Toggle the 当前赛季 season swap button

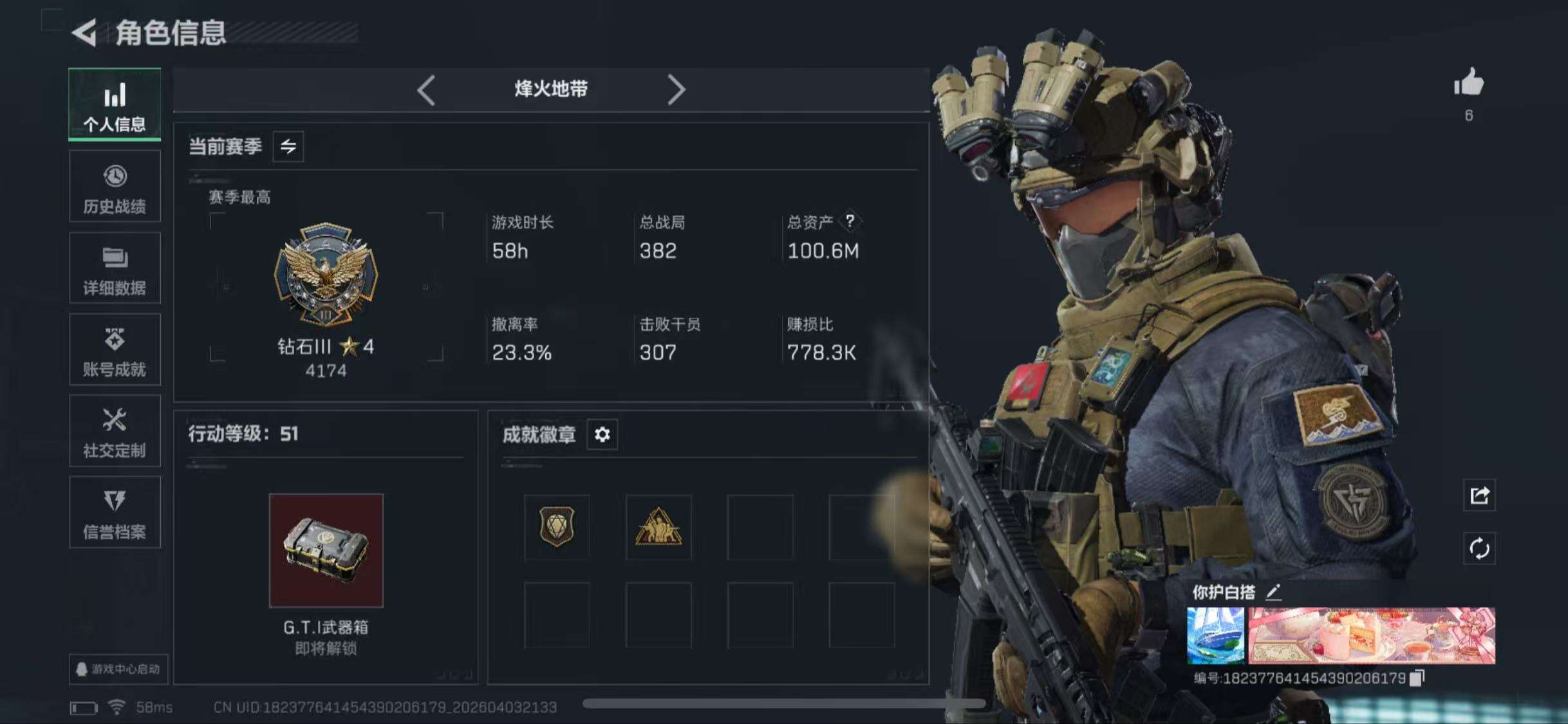pos(288,147)
